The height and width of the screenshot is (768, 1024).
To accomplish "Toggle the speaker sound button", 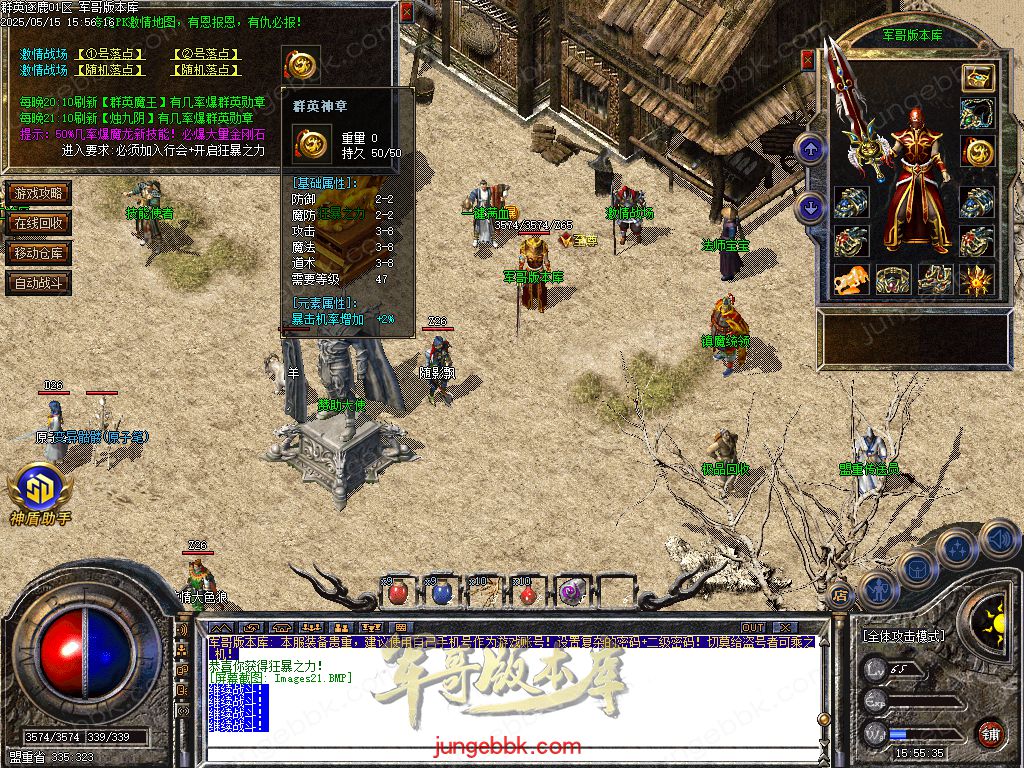I will coord(999,541).
